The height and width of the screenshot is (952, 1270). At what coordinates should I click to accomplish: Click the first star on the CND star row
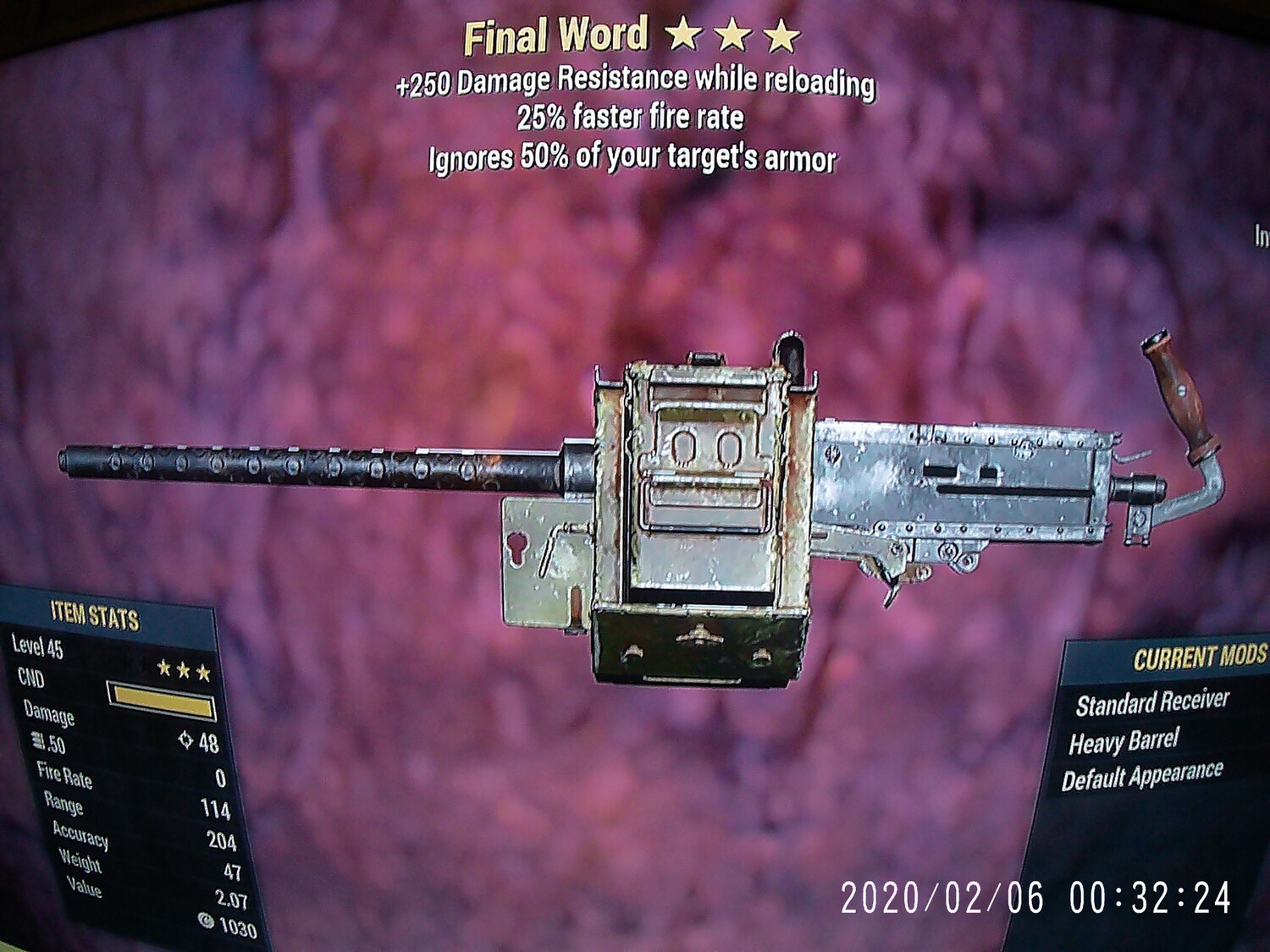point(163,669)
